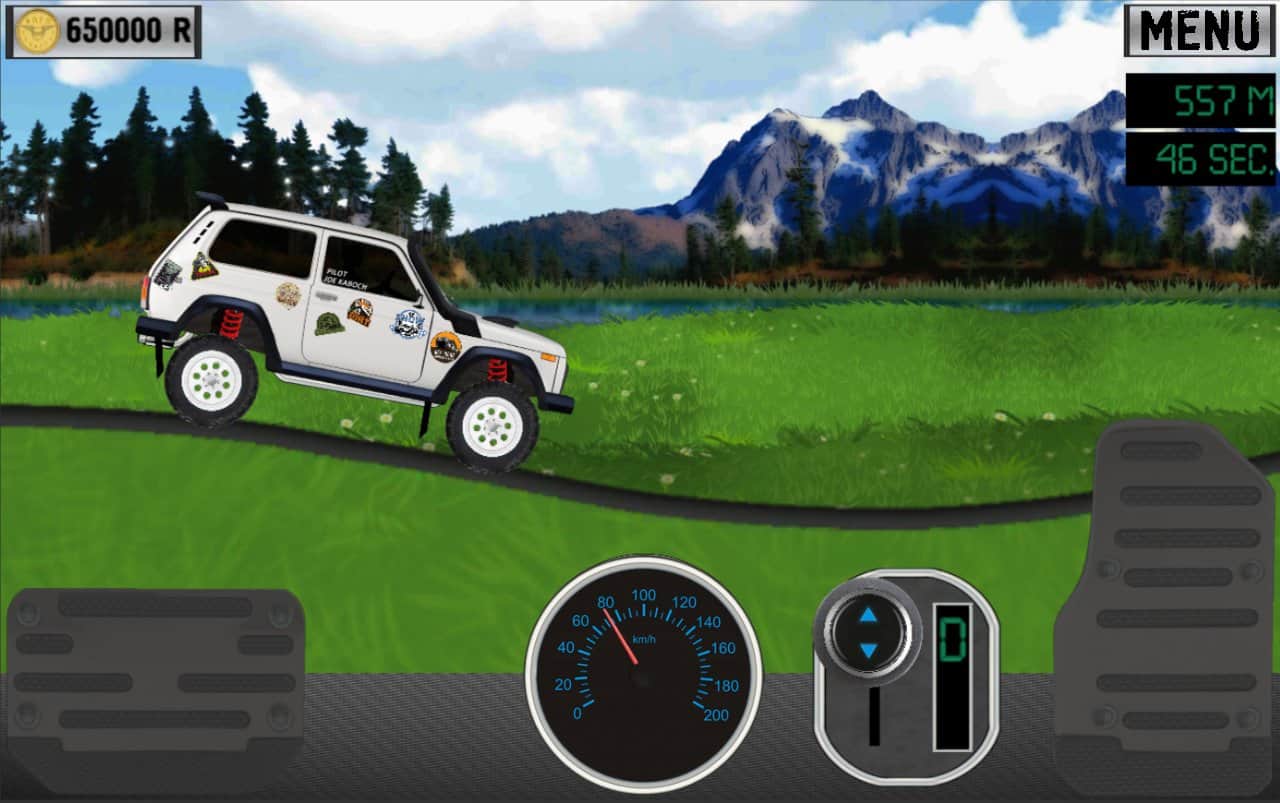1280x803 pixels.
Task: Shift gear down with the blue down arrow
Action: click(866, 651)
